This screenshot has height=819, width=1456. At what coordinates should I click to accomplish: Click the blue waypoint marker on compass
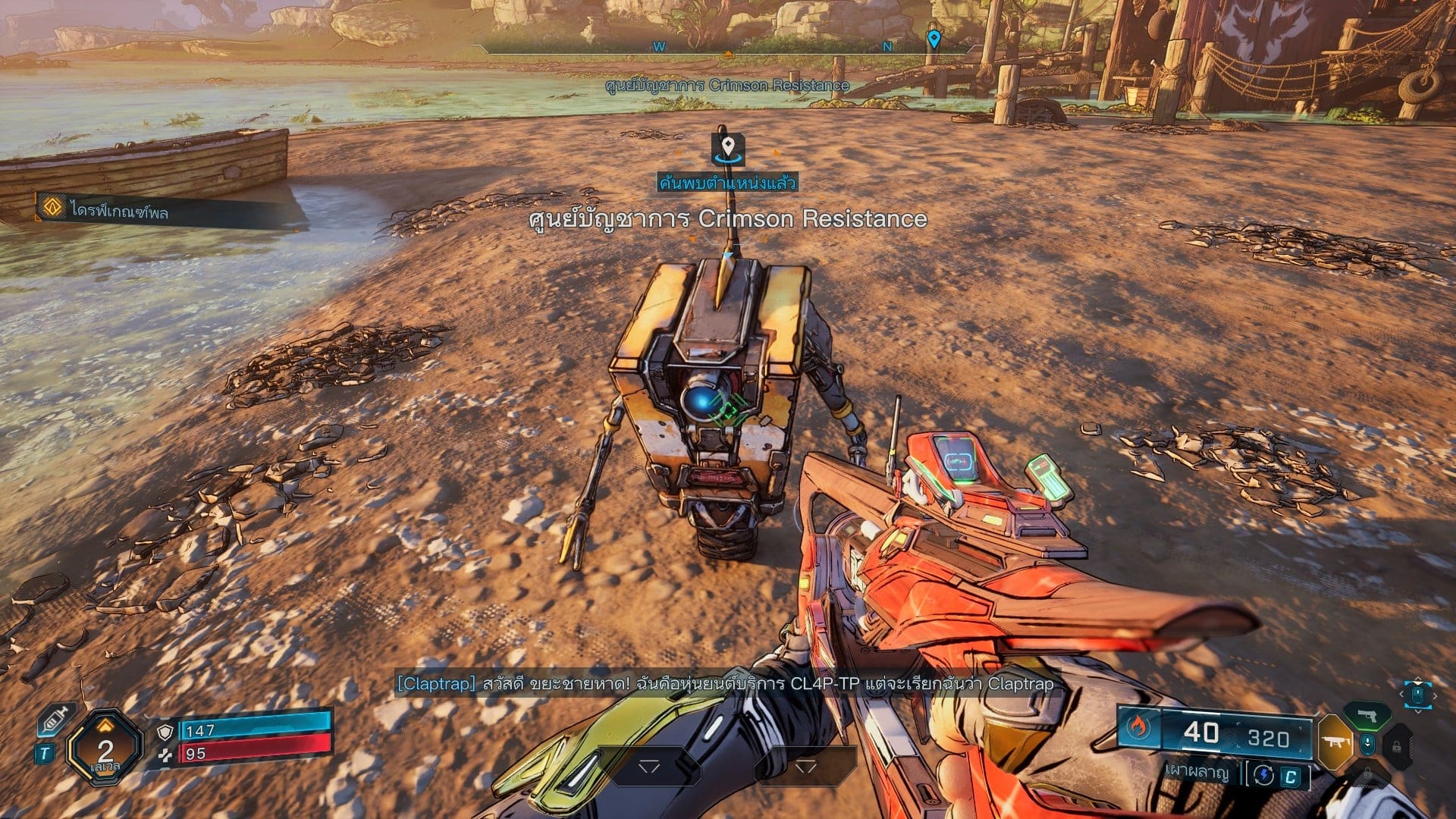(x=934, y=38)
